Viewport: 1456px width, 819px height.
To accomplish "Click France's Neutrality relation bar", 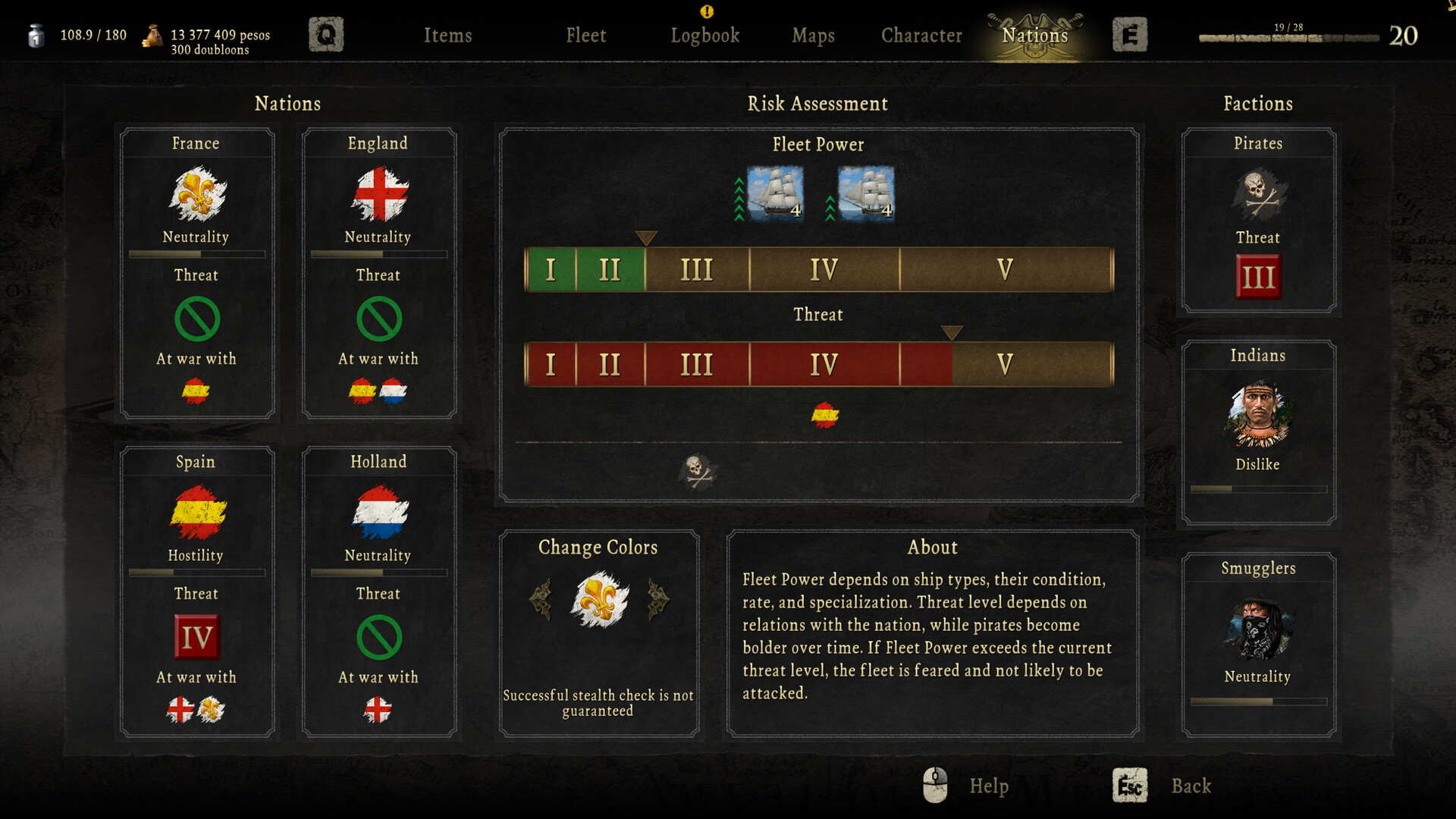I will pyautogui.click(x=196, y=253).
